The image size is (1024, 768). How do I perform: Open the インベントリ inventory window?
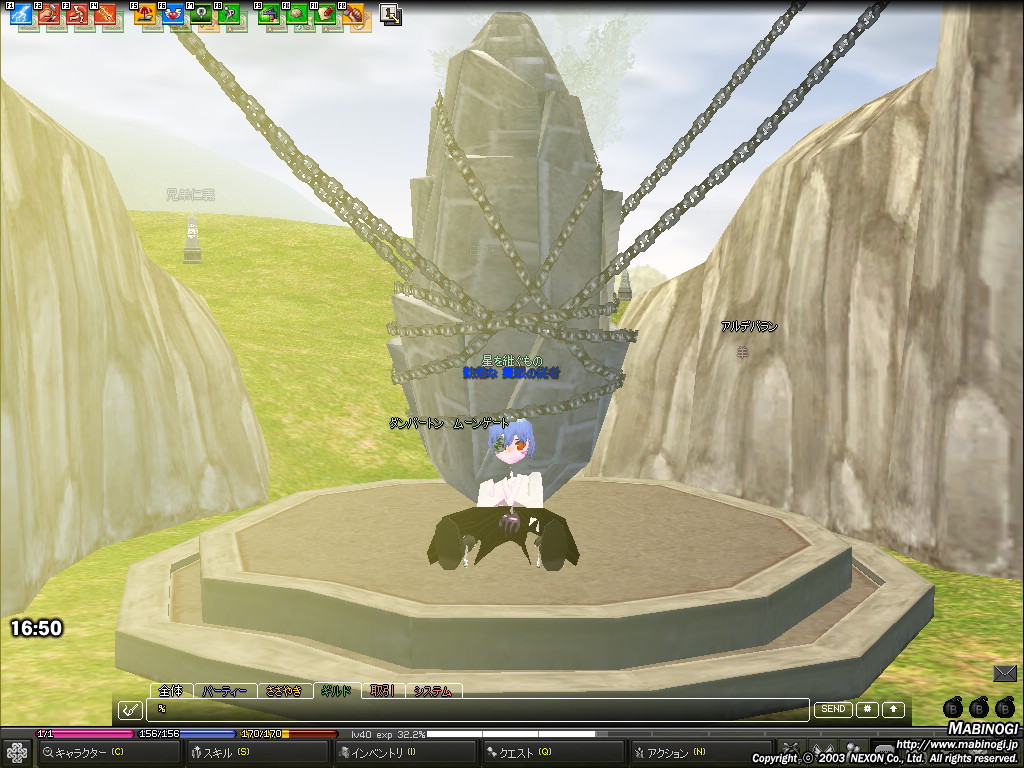point(380,752)
